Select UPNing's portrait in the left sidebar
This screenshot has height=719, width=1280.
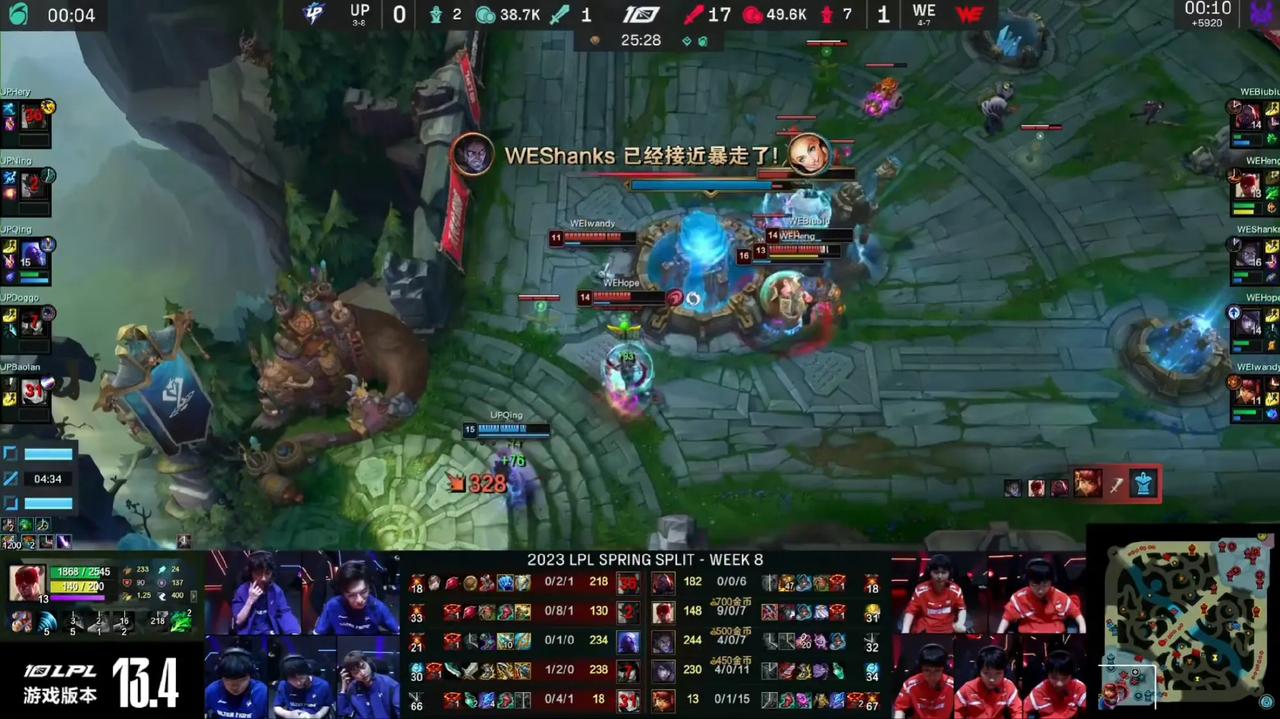[x=33, y=184]
